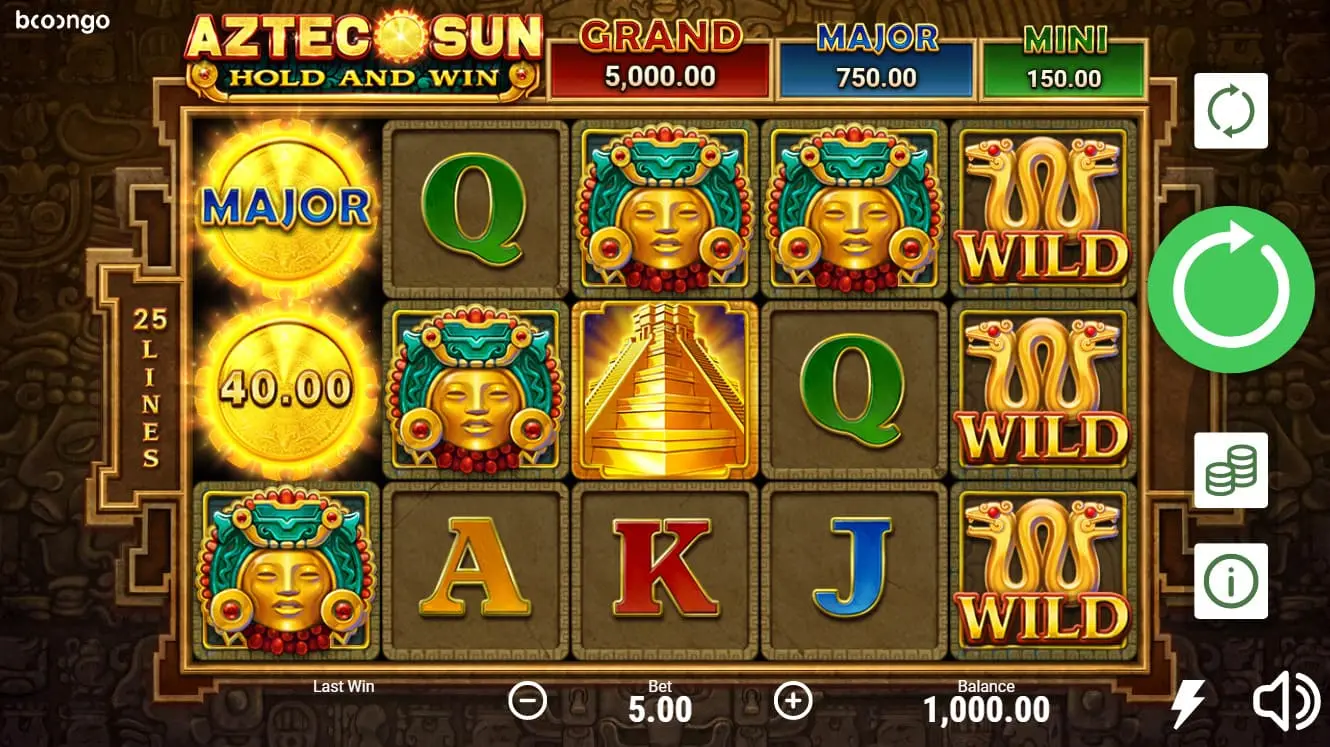Mute game sound using the speaker icon

1286,702
